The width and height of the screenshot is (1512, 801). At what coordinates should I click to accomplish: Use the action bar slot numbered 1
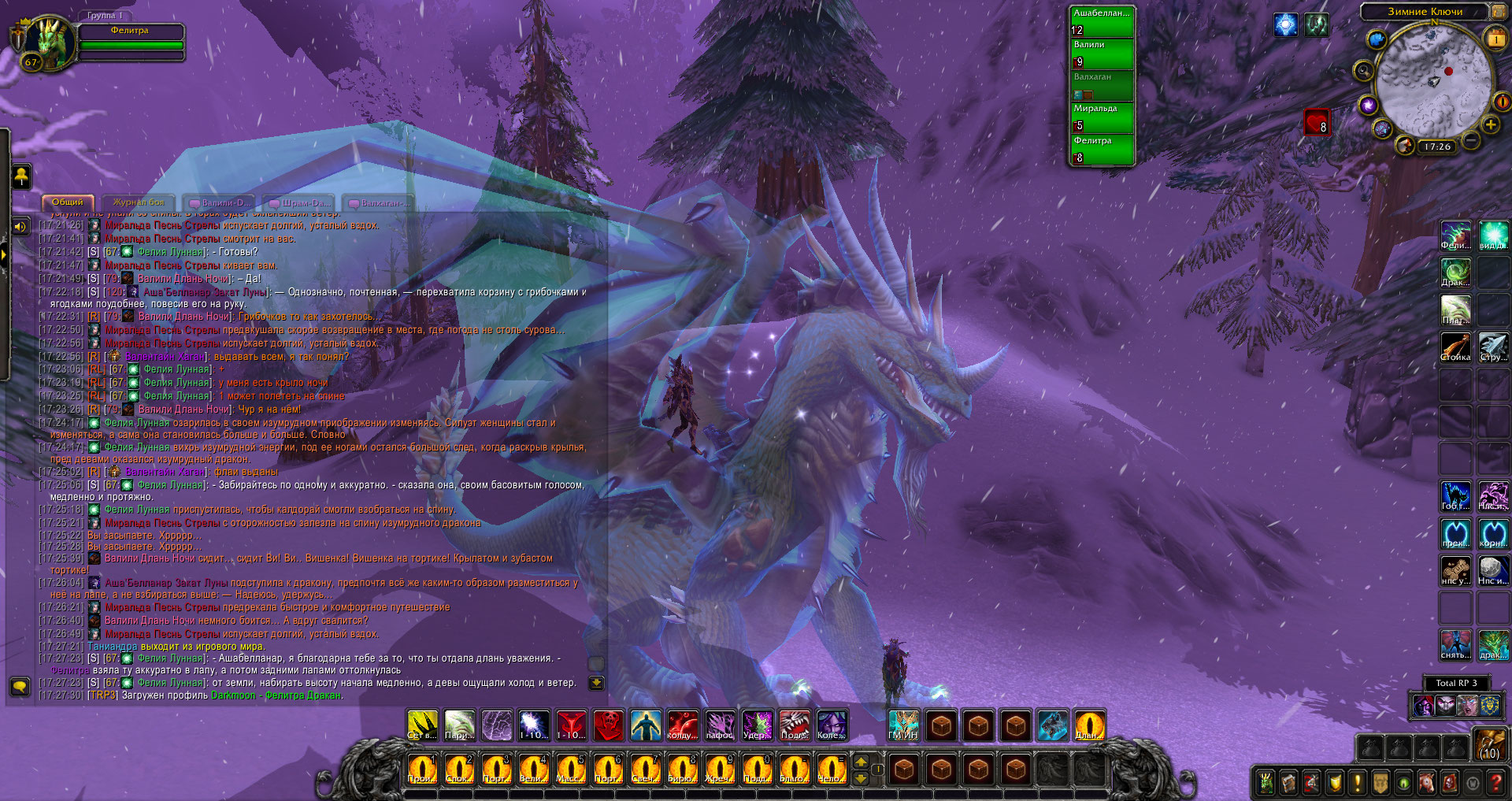coord(422,769)
